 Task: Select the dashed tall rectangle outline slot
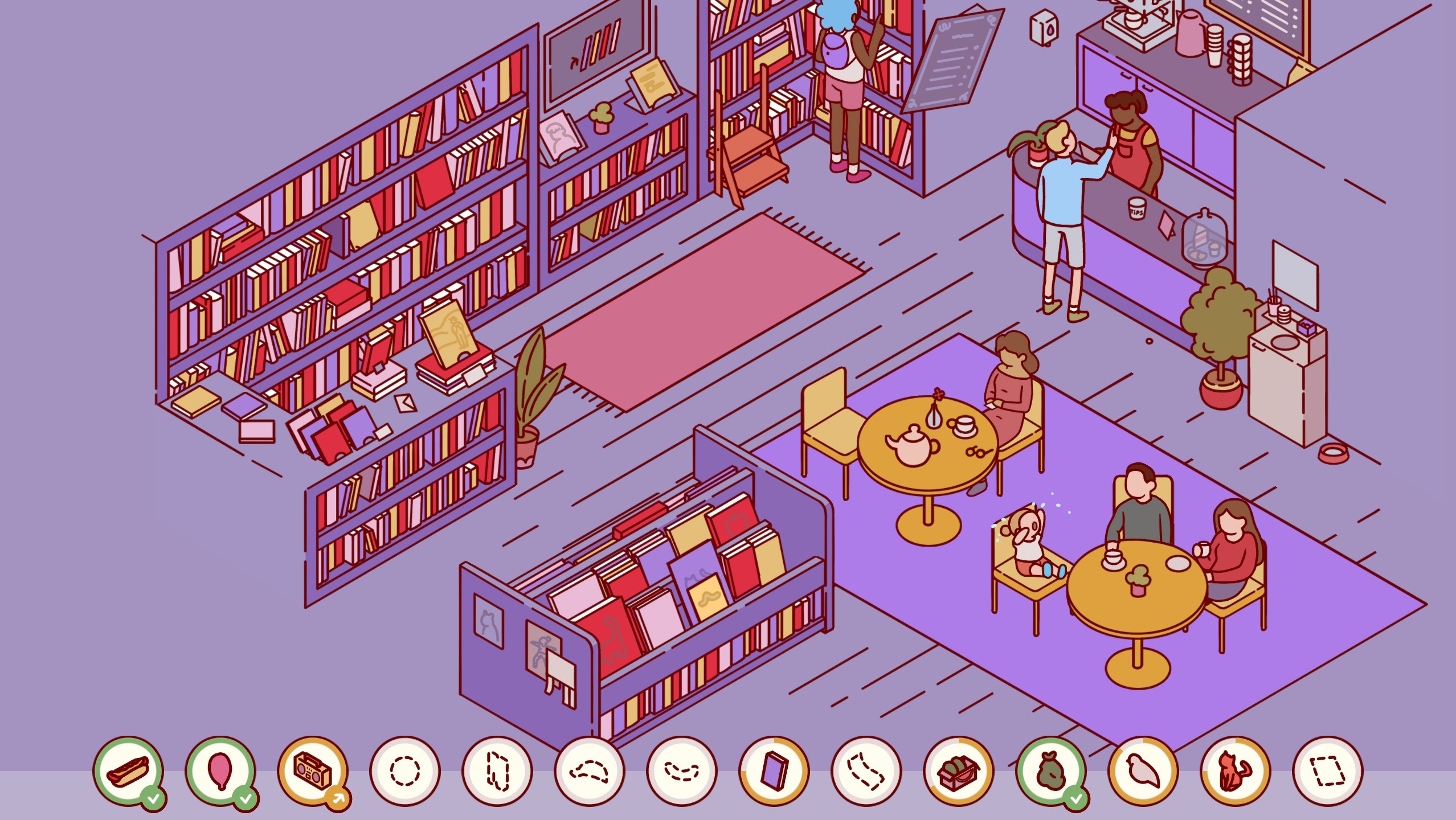click(497, 771)
